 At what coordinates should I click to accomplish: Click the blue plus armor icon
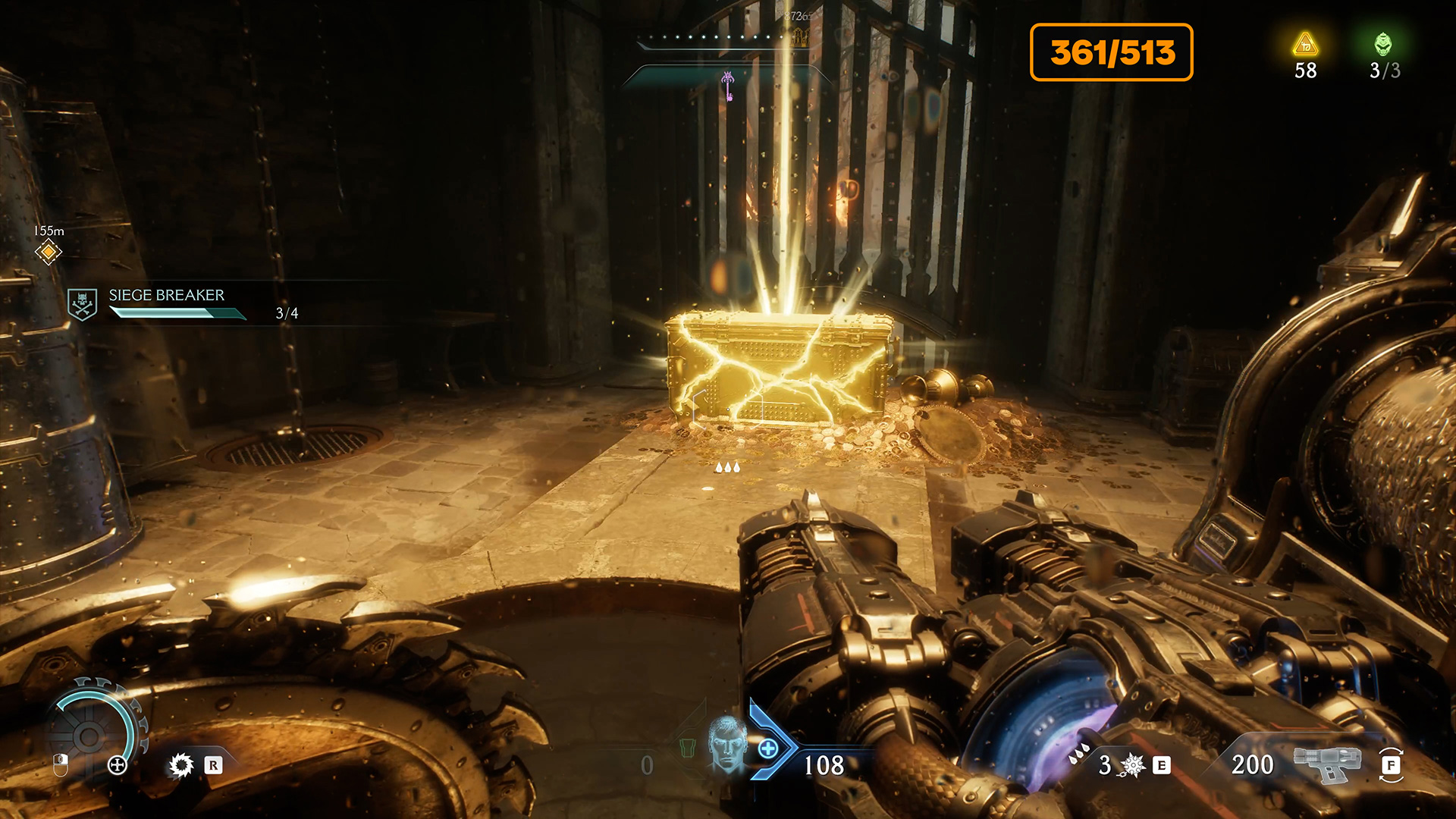[x=768, y=749]
